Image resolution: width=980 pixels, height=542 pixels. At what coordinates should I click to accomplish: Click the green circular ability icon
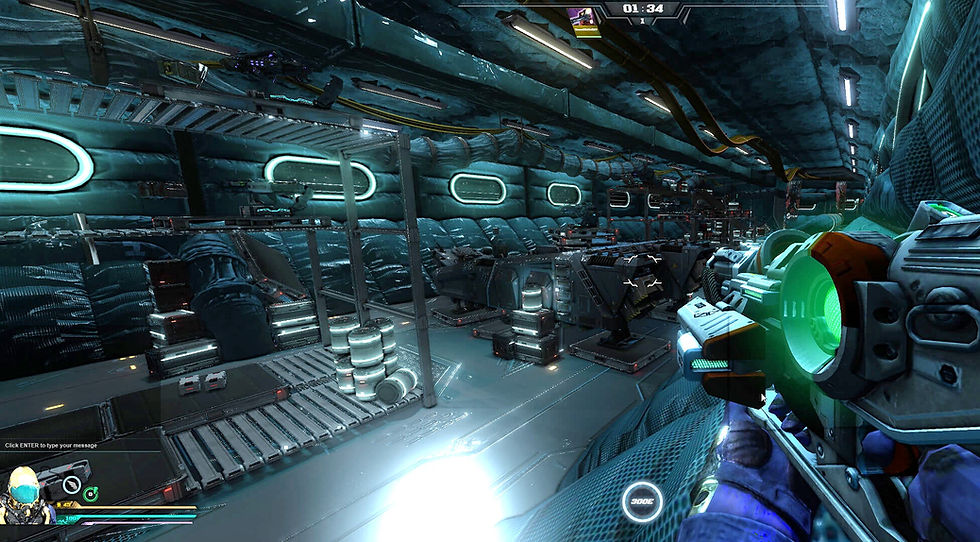[x=91, y=492]
